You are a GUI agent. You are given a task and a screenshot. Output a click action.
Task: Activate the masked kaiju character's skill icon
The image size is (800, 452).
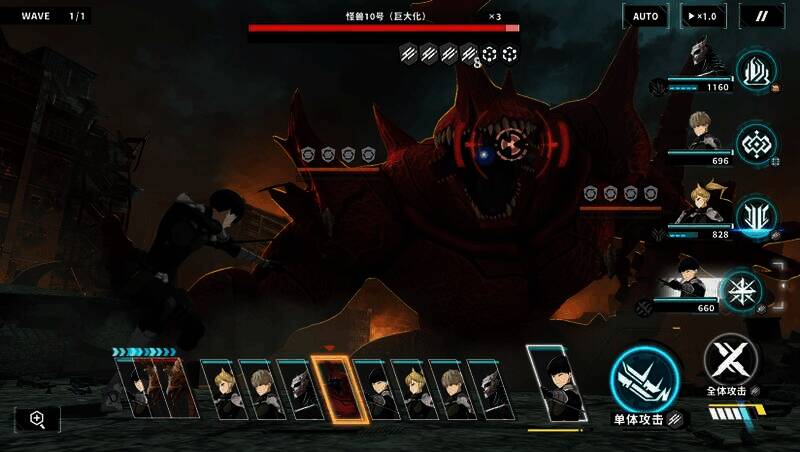[756, 70]
